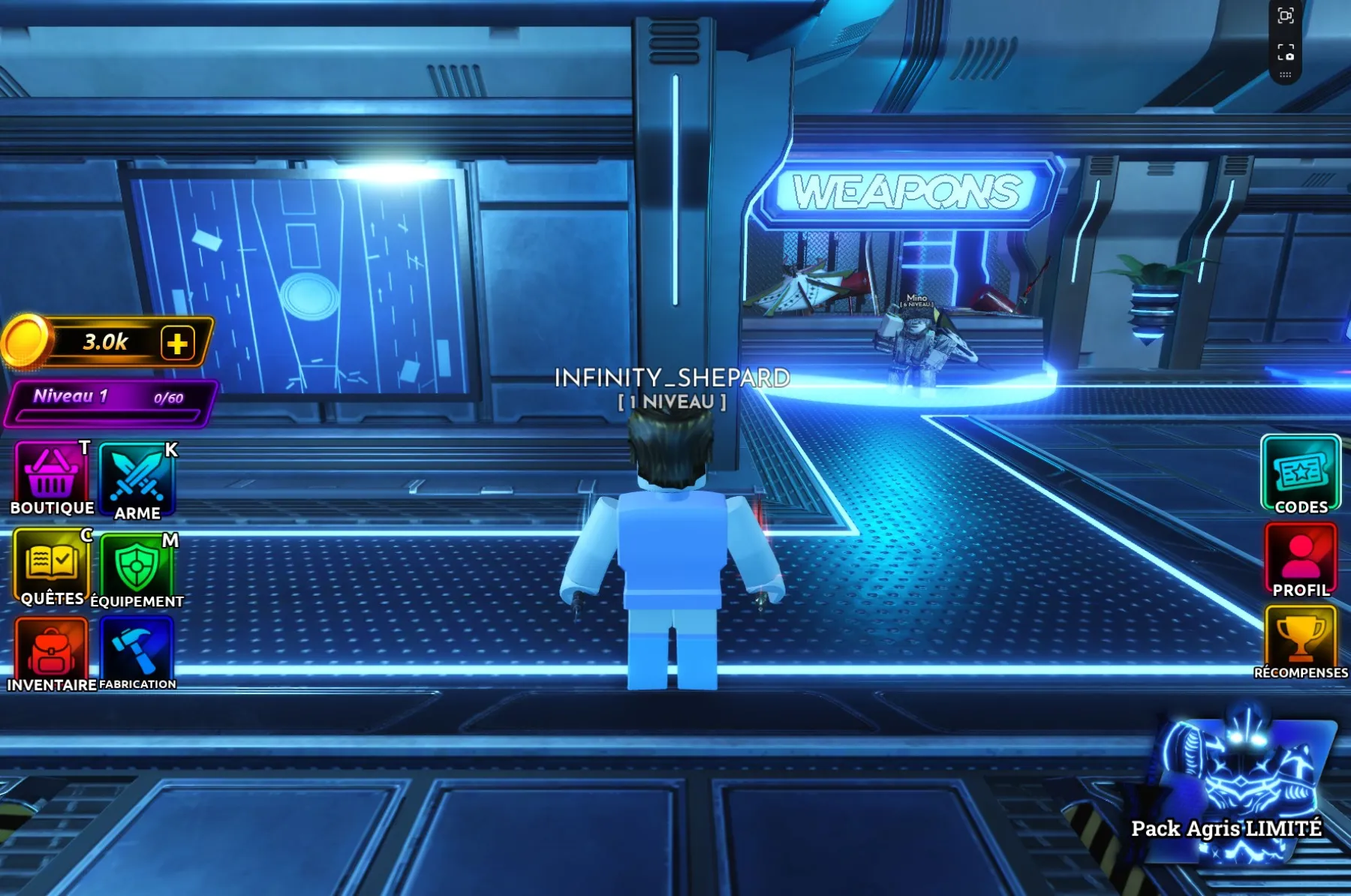Open the Fabrication crafting menu

(137, 651)
